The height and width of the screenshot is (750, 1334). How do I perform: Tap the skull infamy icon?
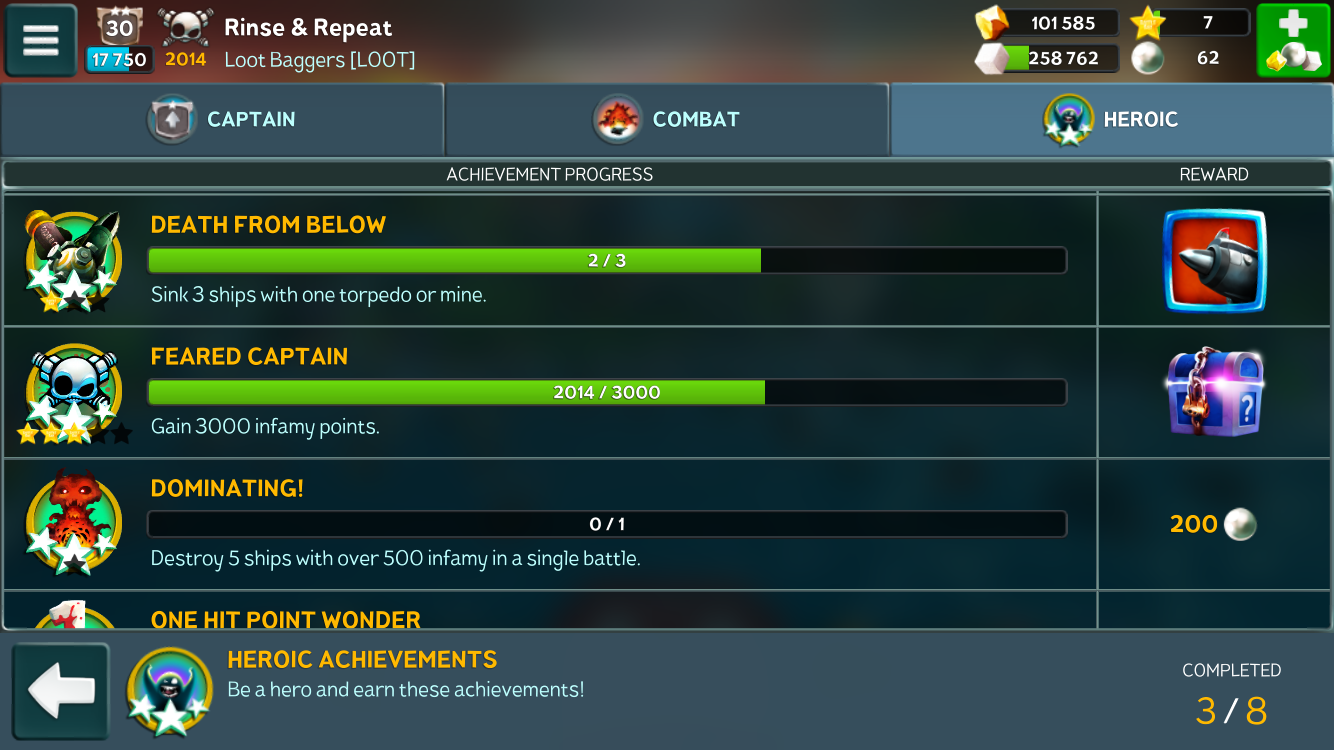[x=186, y=28]
